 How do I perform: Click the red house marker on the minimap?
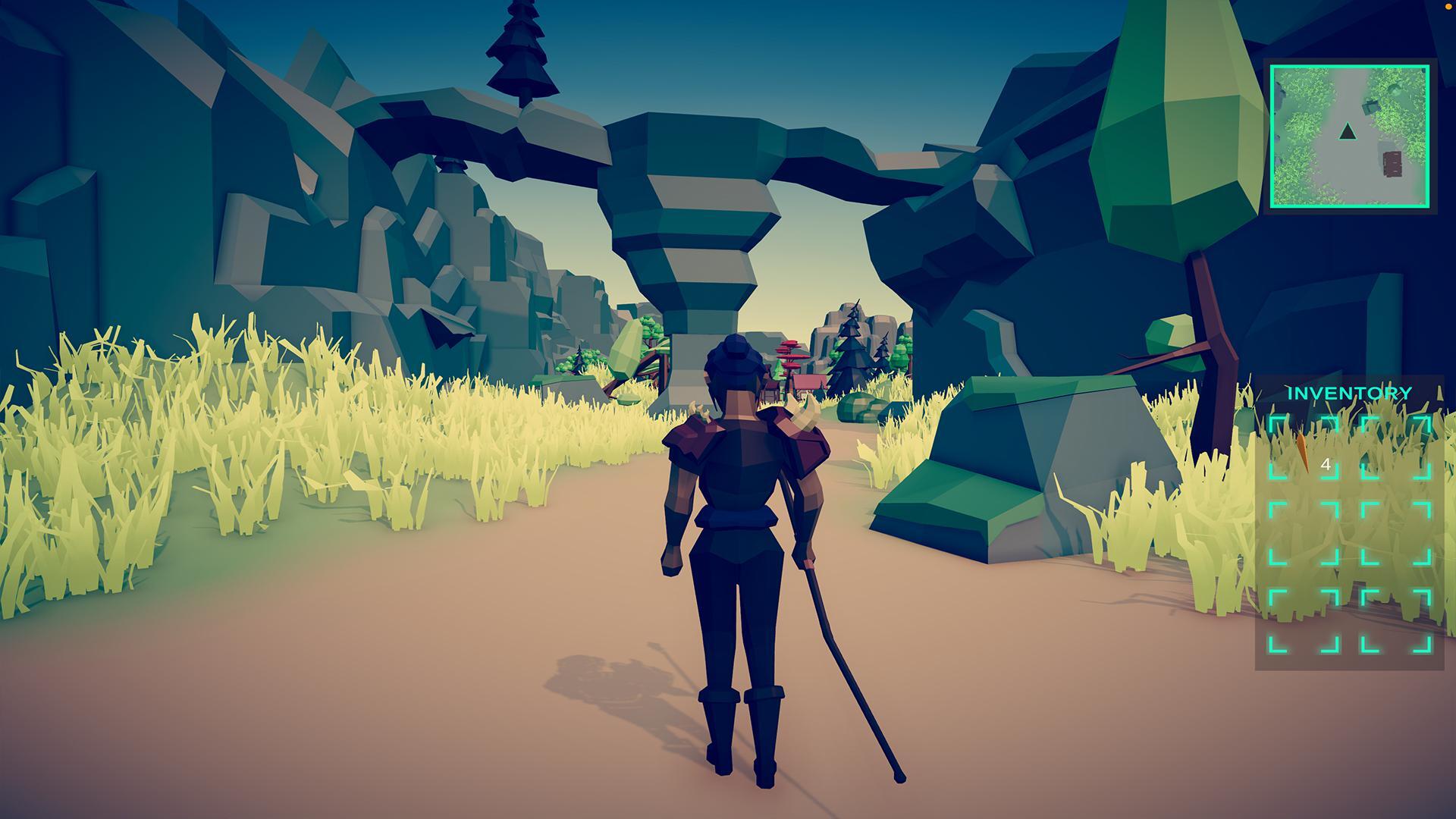tap(1392, 164)
